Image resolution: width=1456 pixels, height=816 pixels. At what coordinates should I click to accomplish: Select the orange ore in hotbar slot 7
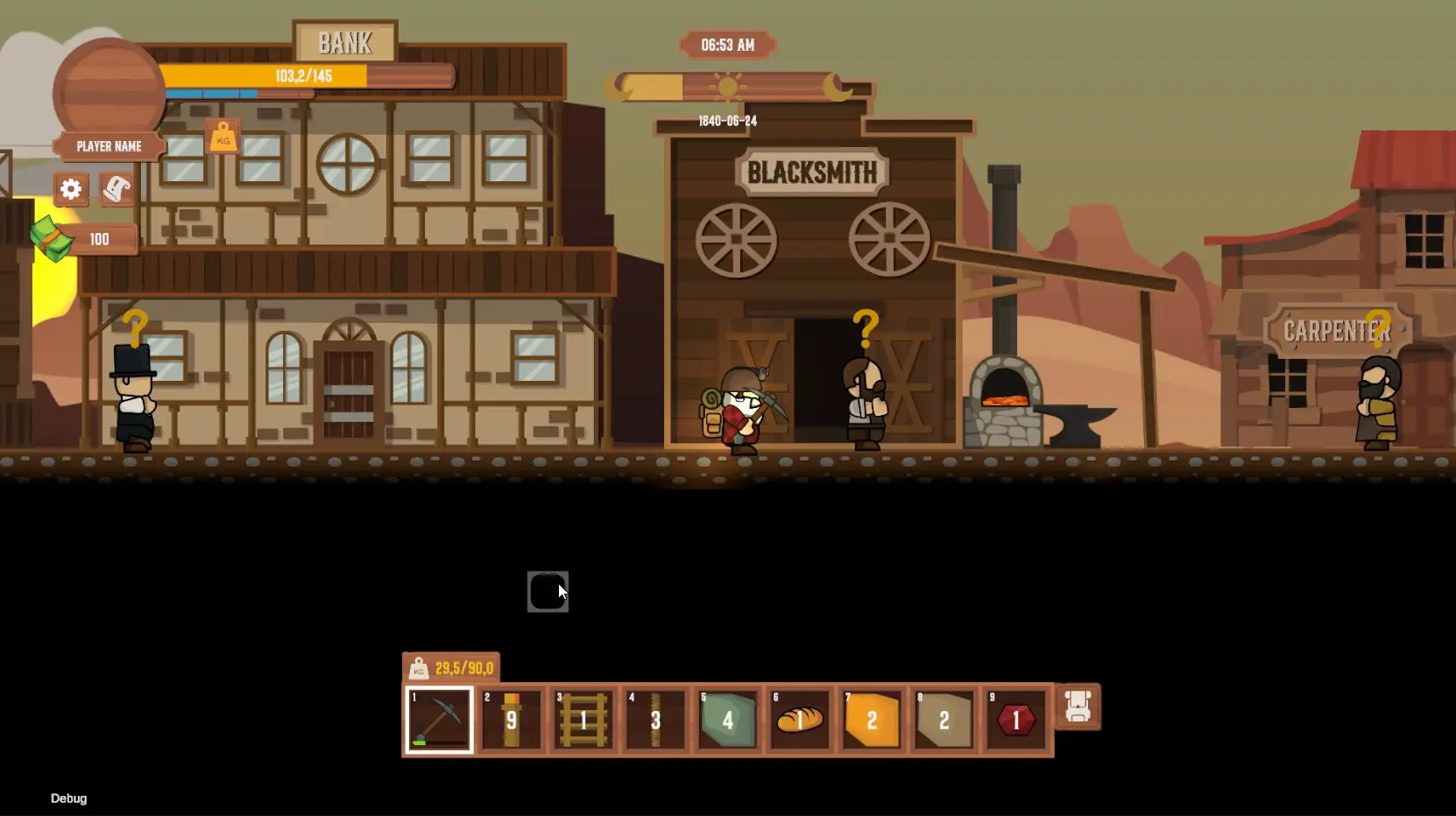click(870, 720)
